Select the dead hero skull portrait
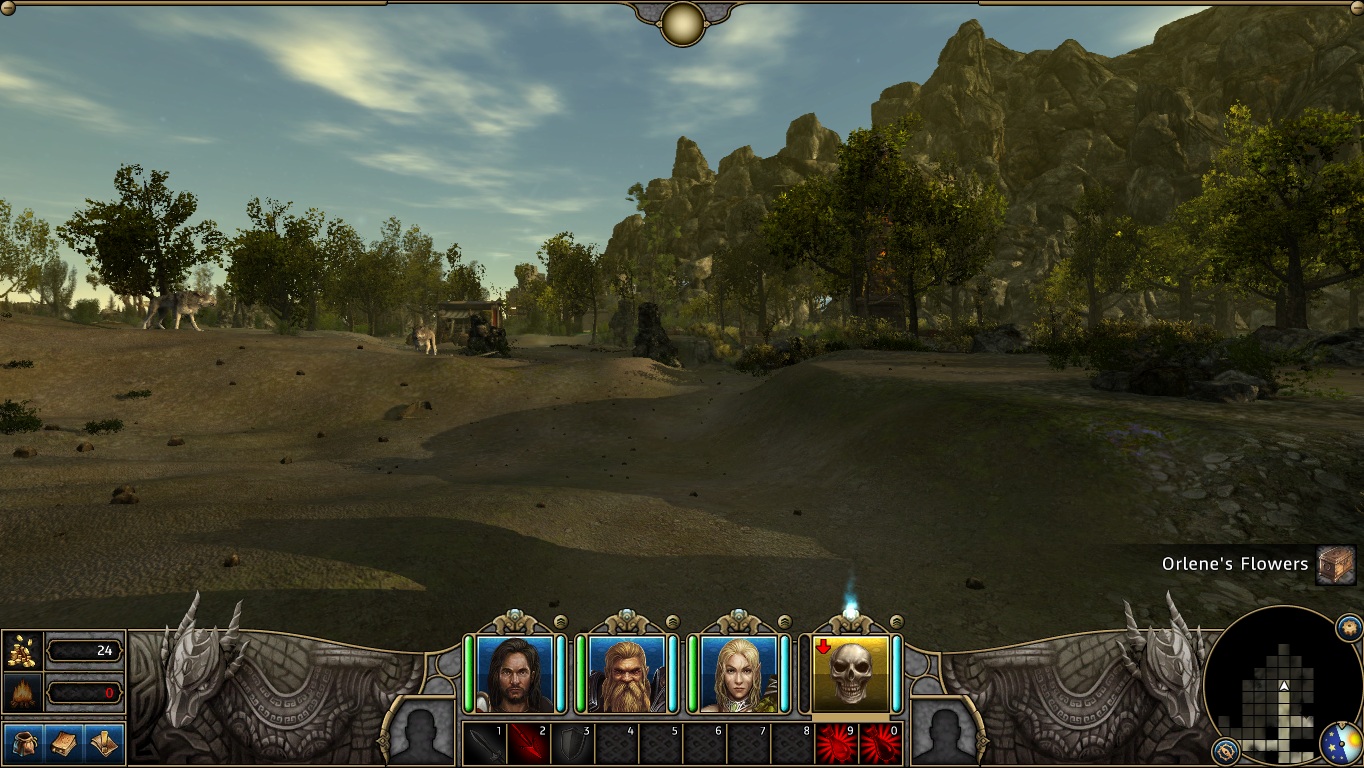 851,673
